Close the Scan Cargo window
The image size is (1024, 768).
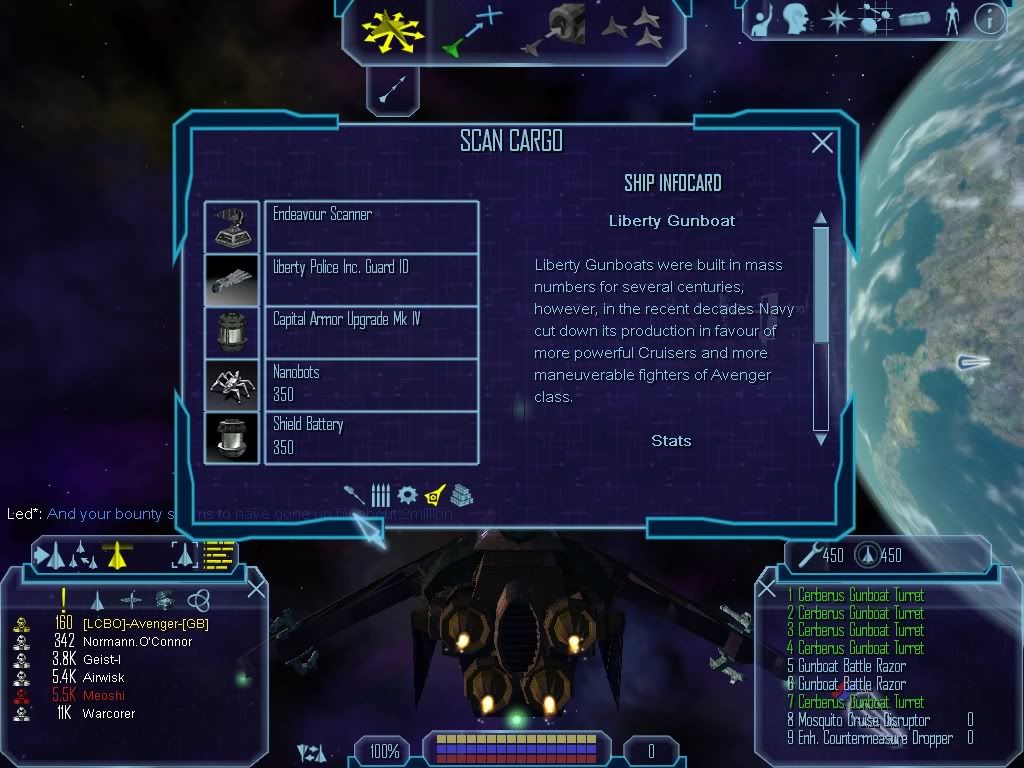822,143
